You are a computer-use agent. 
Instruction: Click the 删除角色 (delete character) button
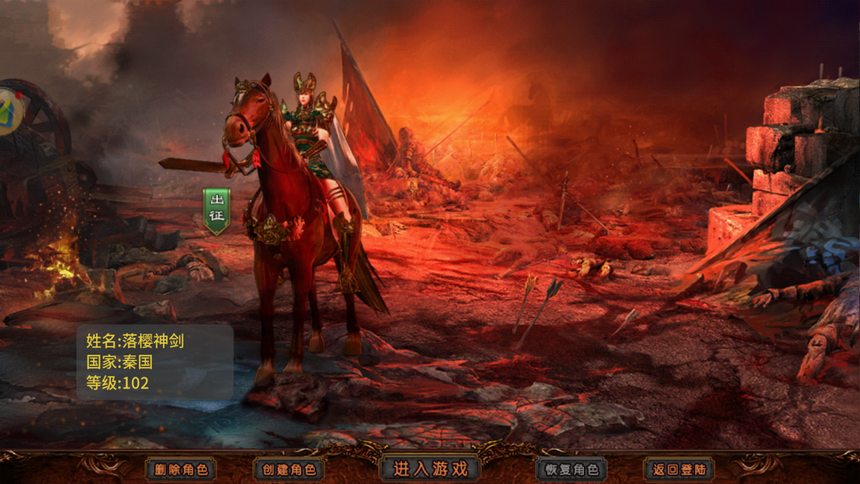181,468
